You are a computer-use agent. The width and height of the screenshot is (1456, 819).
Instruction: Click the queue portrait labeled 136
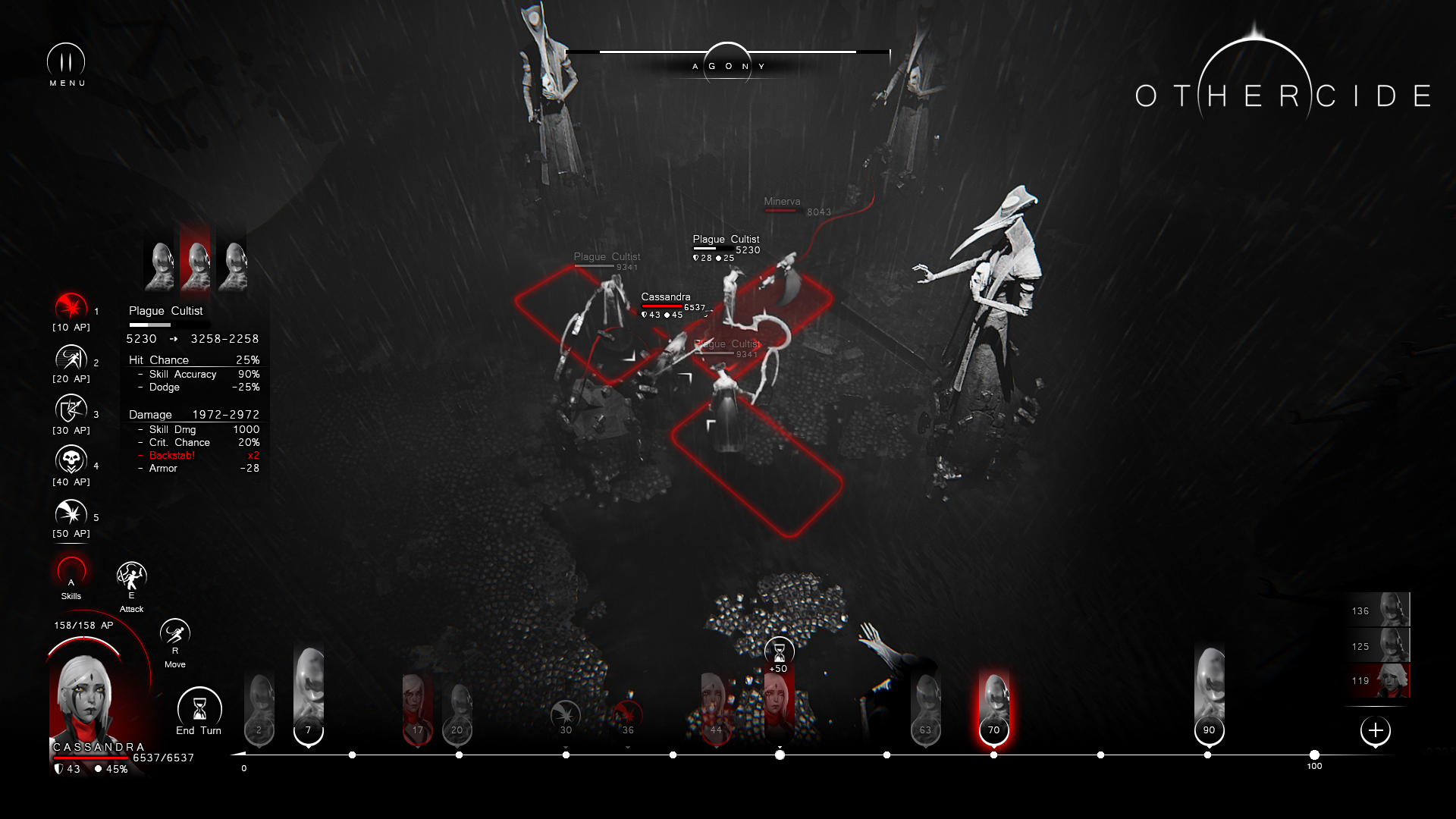[1379, 610]
